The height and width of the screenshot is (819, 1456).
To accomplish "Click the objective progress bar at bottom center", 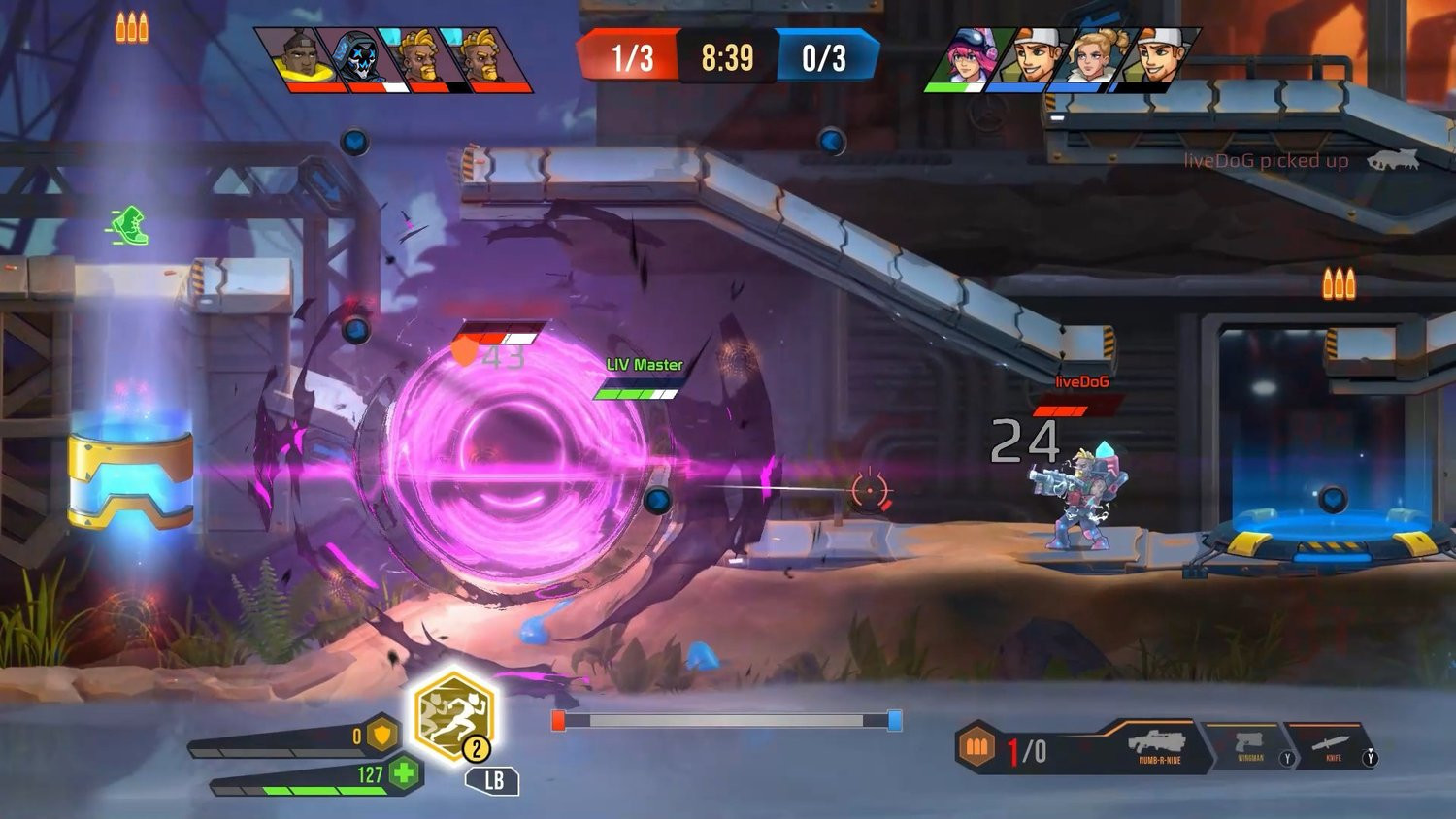I will (x=722, y=720).
